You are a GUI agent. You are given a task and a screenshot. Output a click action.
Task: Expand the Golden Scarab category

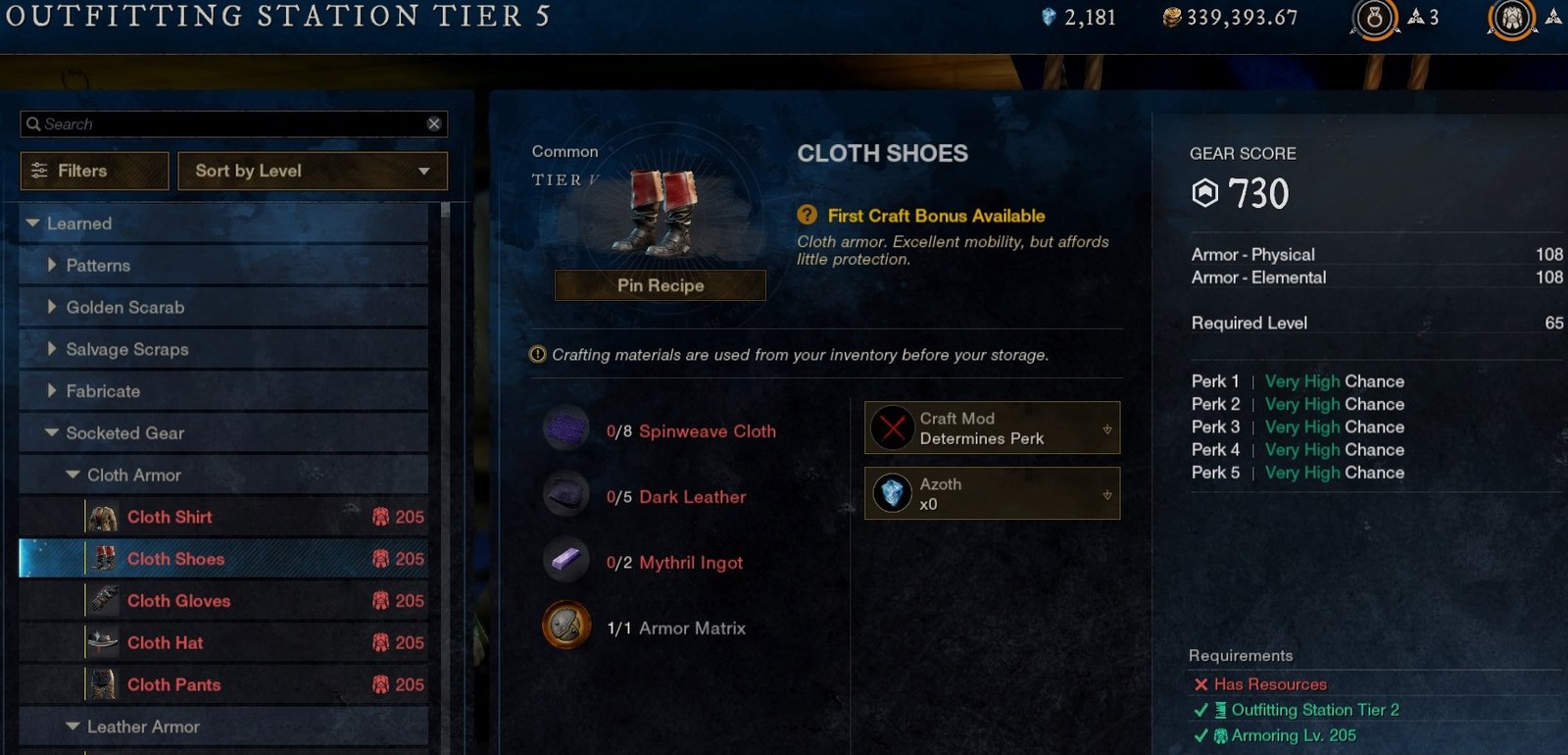[52, 308]
